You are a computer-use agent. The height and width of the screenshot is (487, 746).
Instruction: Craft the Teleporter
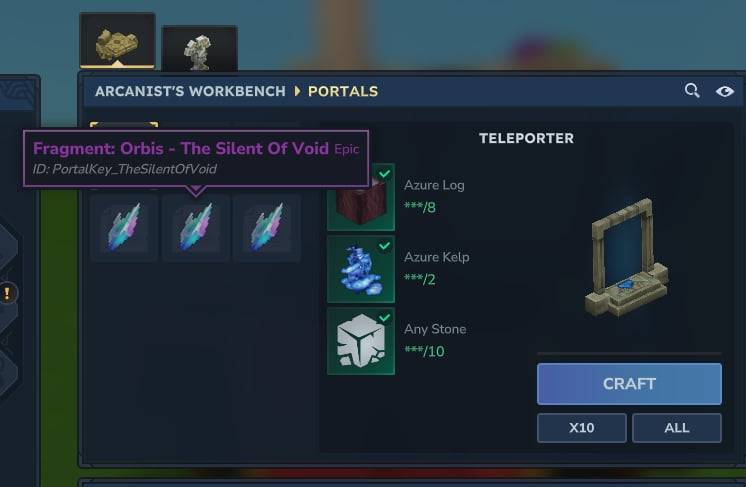pos(629,384)
